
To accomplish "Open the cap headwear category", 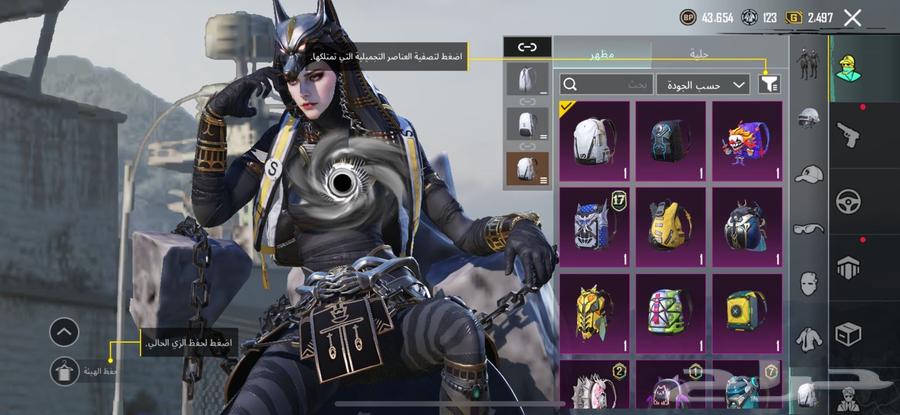I will coord(808,173).
